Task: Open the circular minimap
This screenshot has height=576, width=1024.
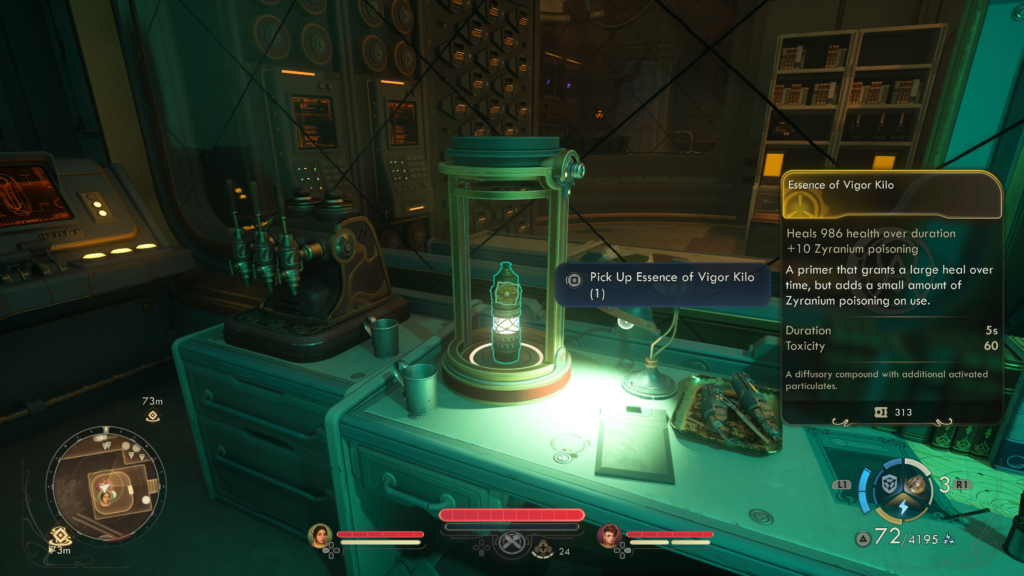Action: pos(103,489)
